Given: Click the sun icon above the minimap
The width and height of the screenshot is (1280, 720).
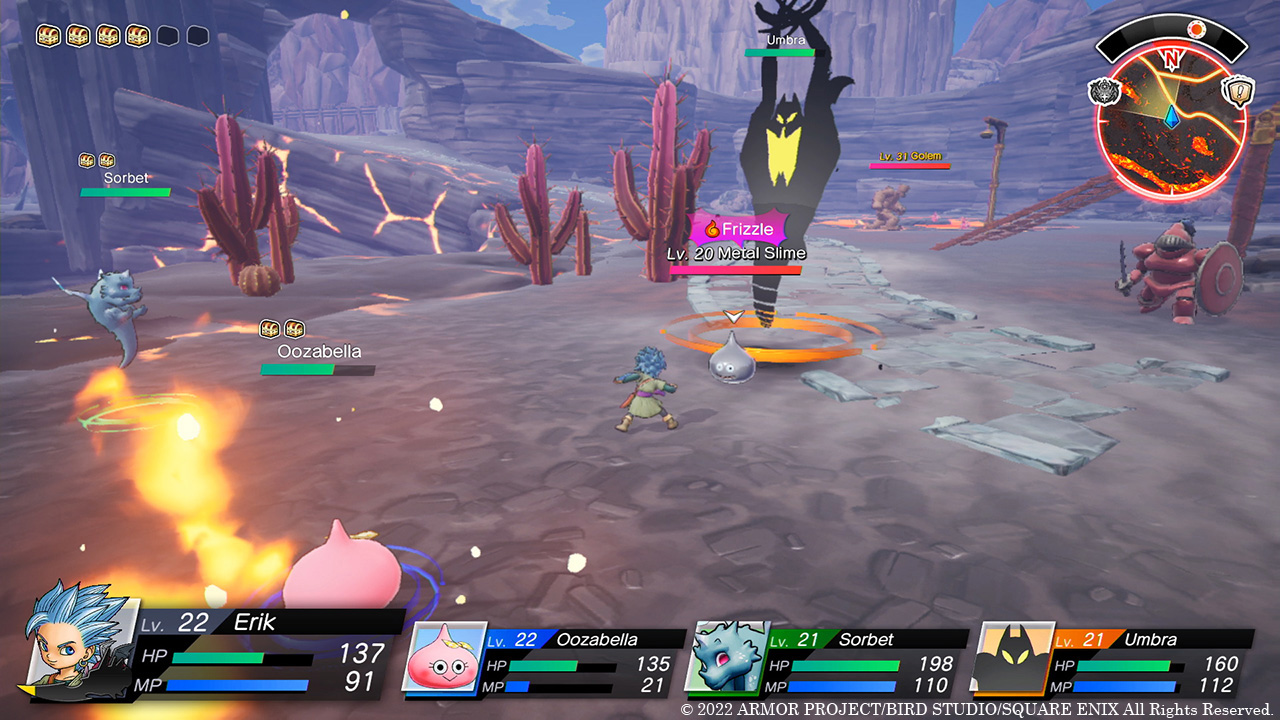Looking at the screenshot, I should 1195,27.
